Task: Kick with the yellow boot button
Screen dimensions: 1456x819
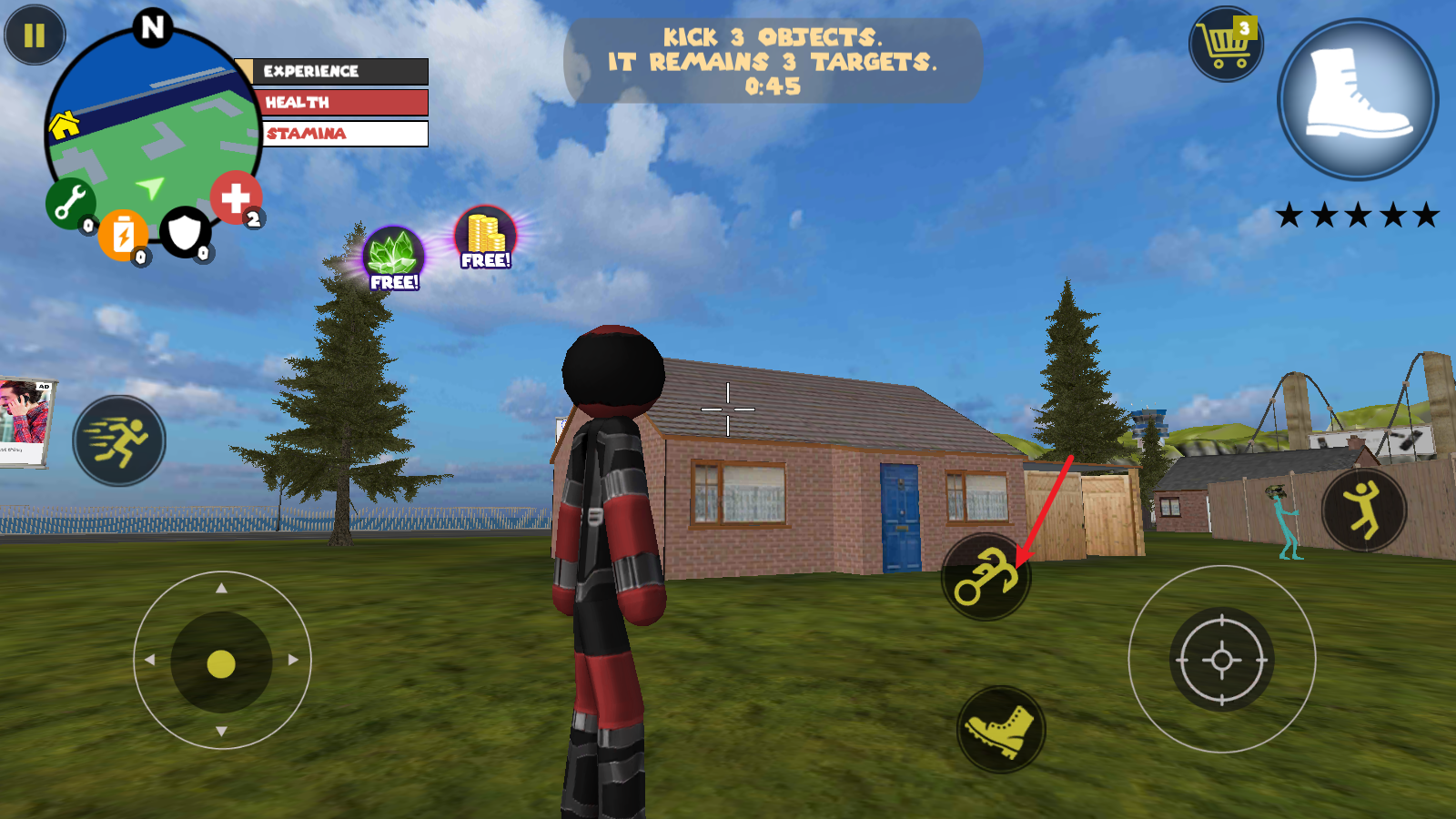Action: pos(1001,730)
